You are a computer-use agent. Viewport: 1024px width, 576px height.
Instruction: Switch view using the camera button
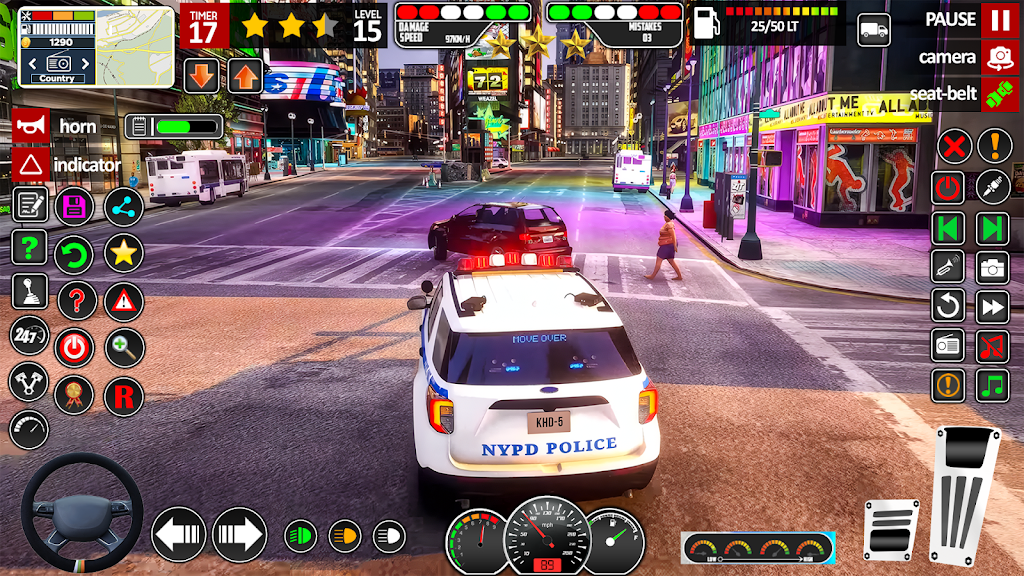click(999, 57)
